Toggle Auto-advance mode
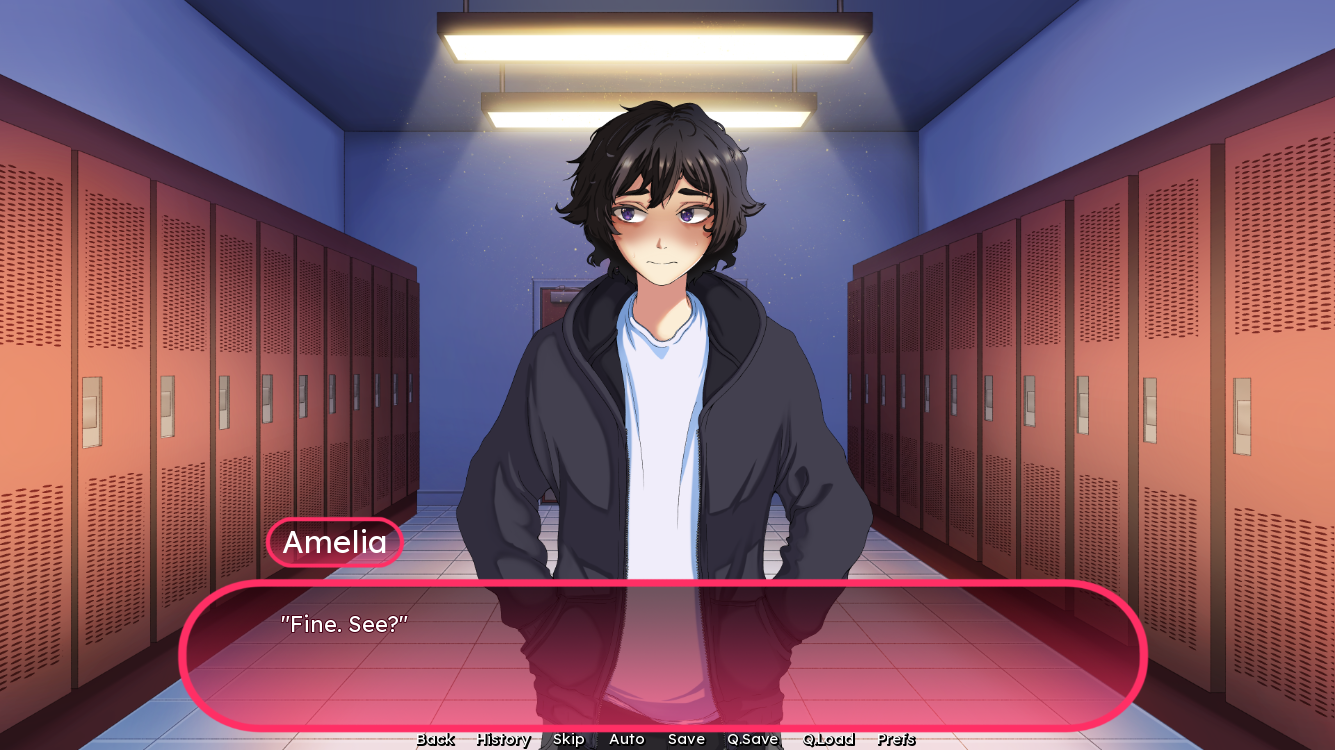The width and height of the screenshot is (1335, 750). point(626,740)
